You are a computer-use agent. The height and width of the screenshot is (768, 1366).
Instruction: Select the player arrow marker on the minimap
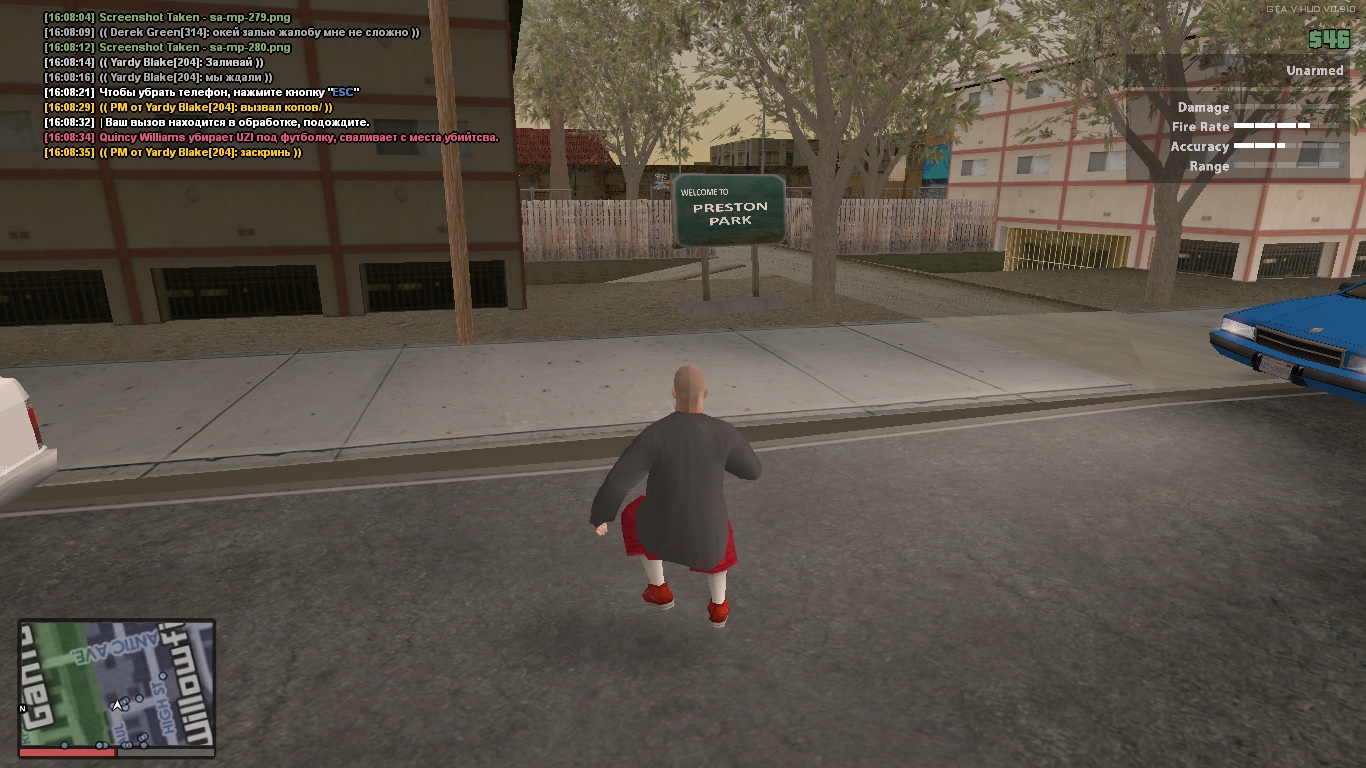(117, 705)
